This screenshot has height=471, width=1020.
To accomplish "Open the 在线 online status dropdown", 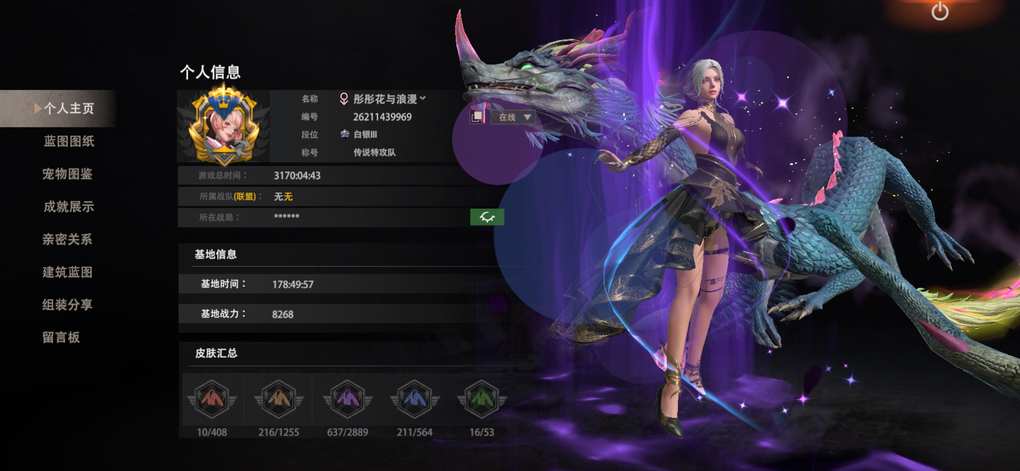I will (514, 117).
